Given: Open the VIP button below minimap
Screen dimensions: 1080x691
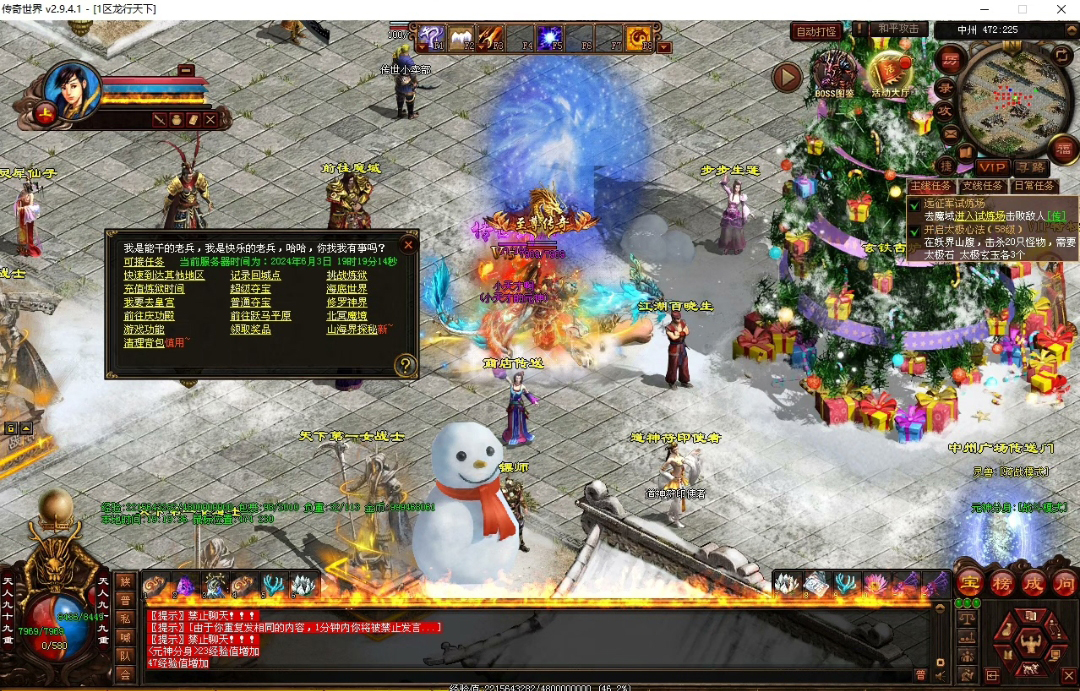Looking at the screenshot, I should (992, 167).
